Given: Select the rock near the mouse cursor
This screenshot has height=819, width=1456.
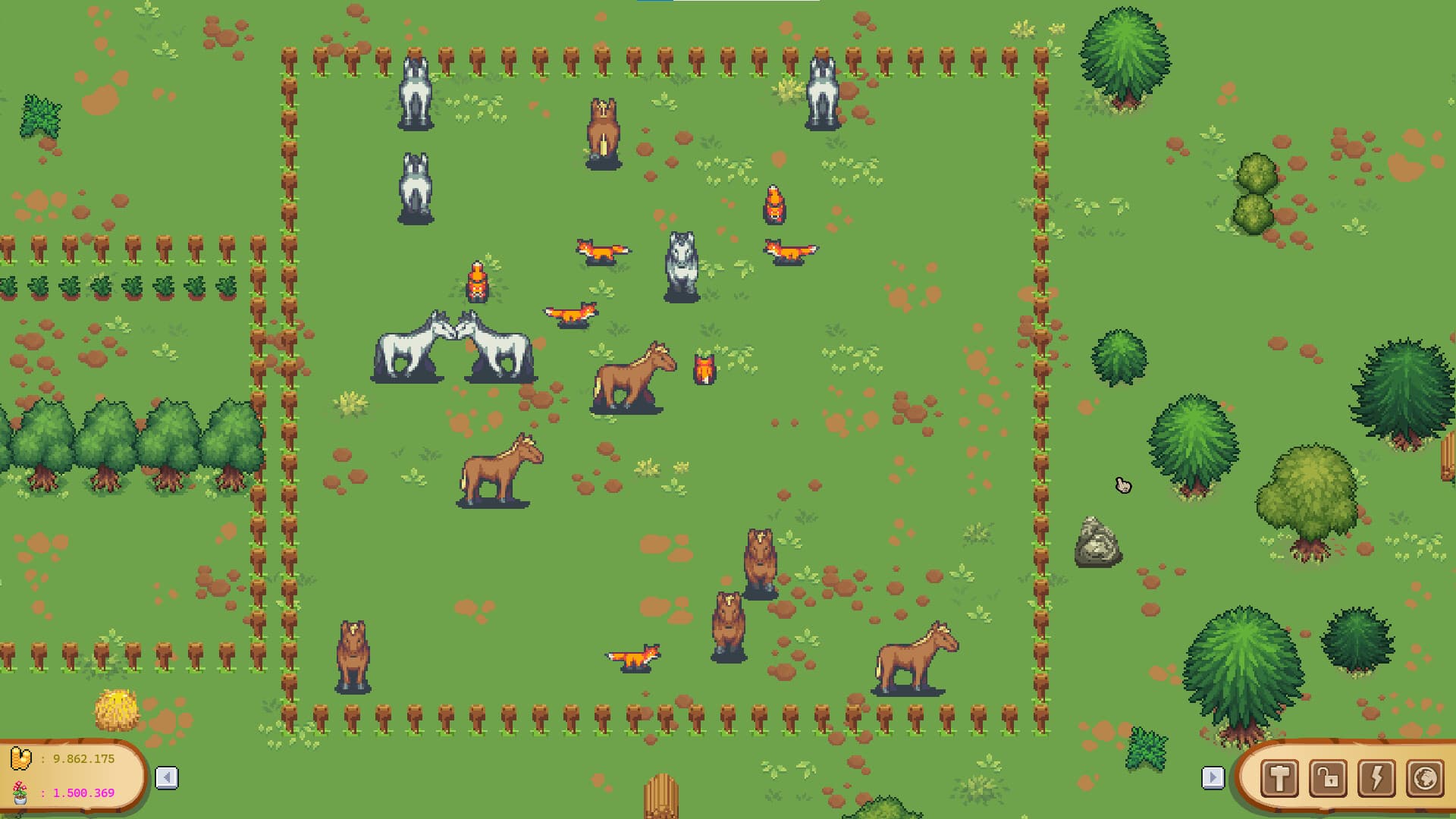Looking at the screenshot, I should pos(1097,542).
